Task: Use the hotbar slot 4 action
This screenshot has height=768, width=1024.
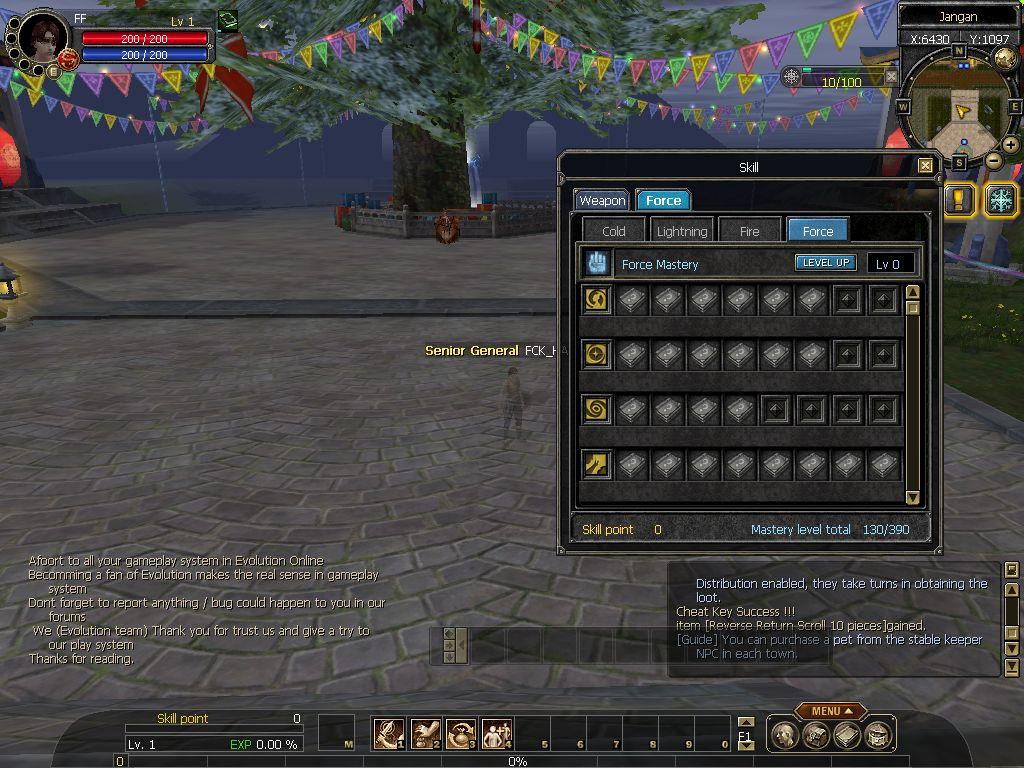Action: pos(497,735)
